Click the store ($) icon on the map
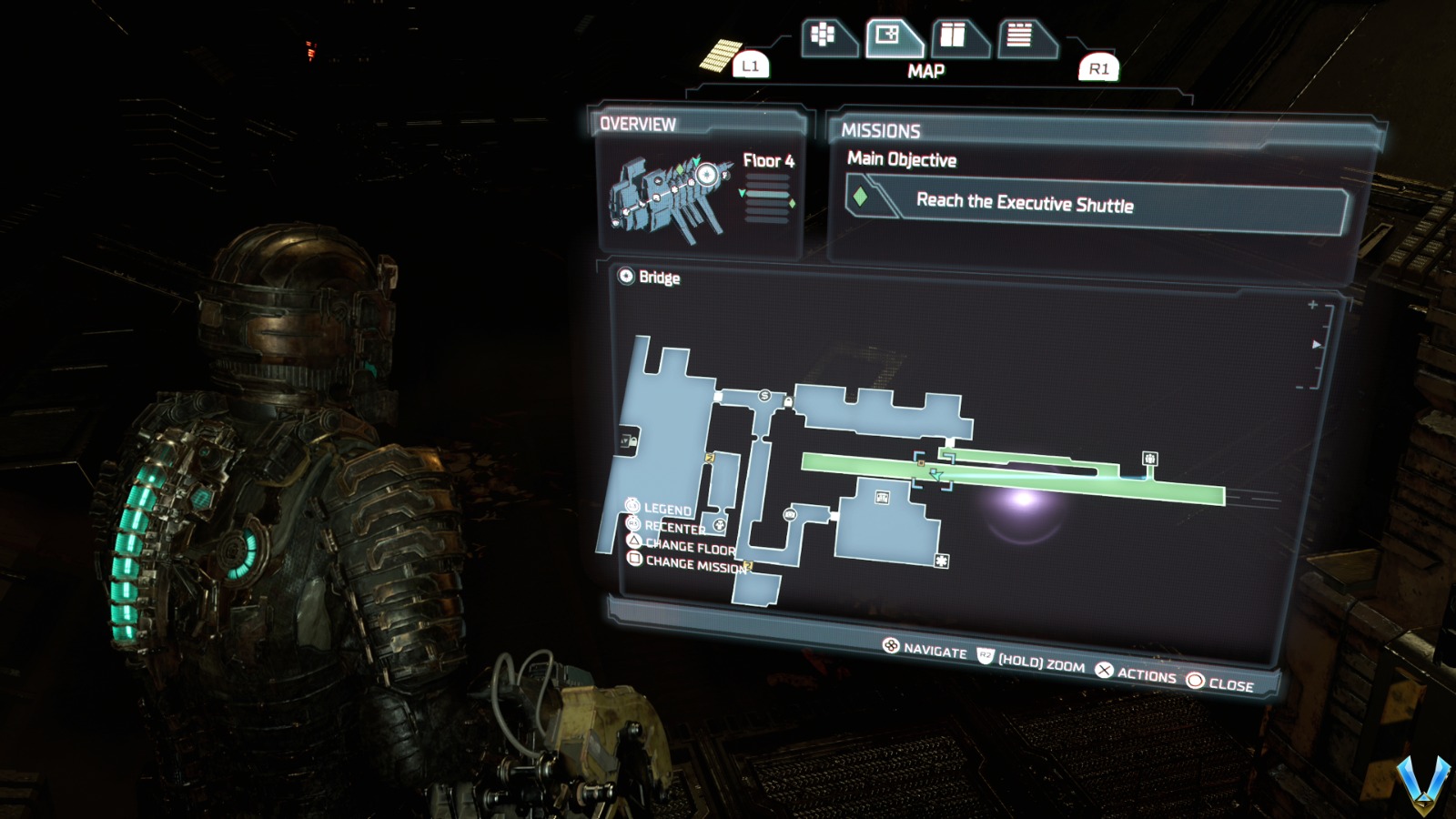Screen dimensions: 1456x819 [x=764, y=395]
